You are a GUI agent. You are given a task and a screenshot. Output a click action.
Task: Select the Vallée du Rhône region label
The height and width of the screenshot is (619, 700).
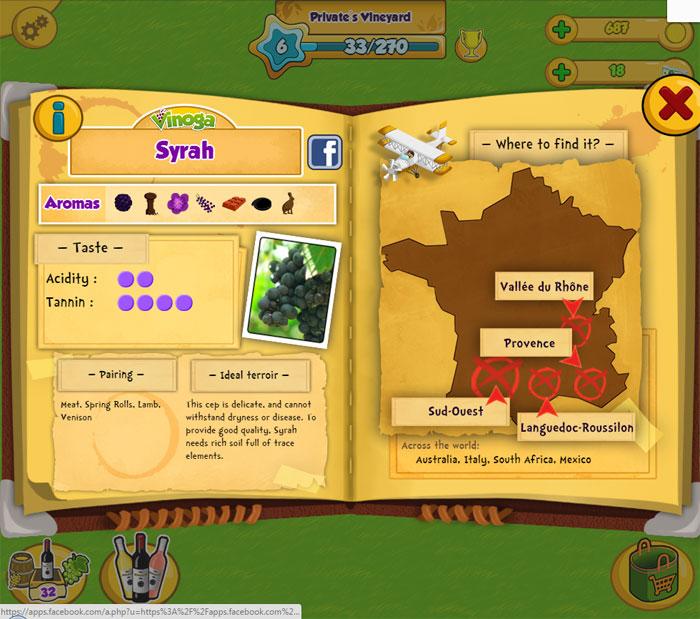point(544,287)
